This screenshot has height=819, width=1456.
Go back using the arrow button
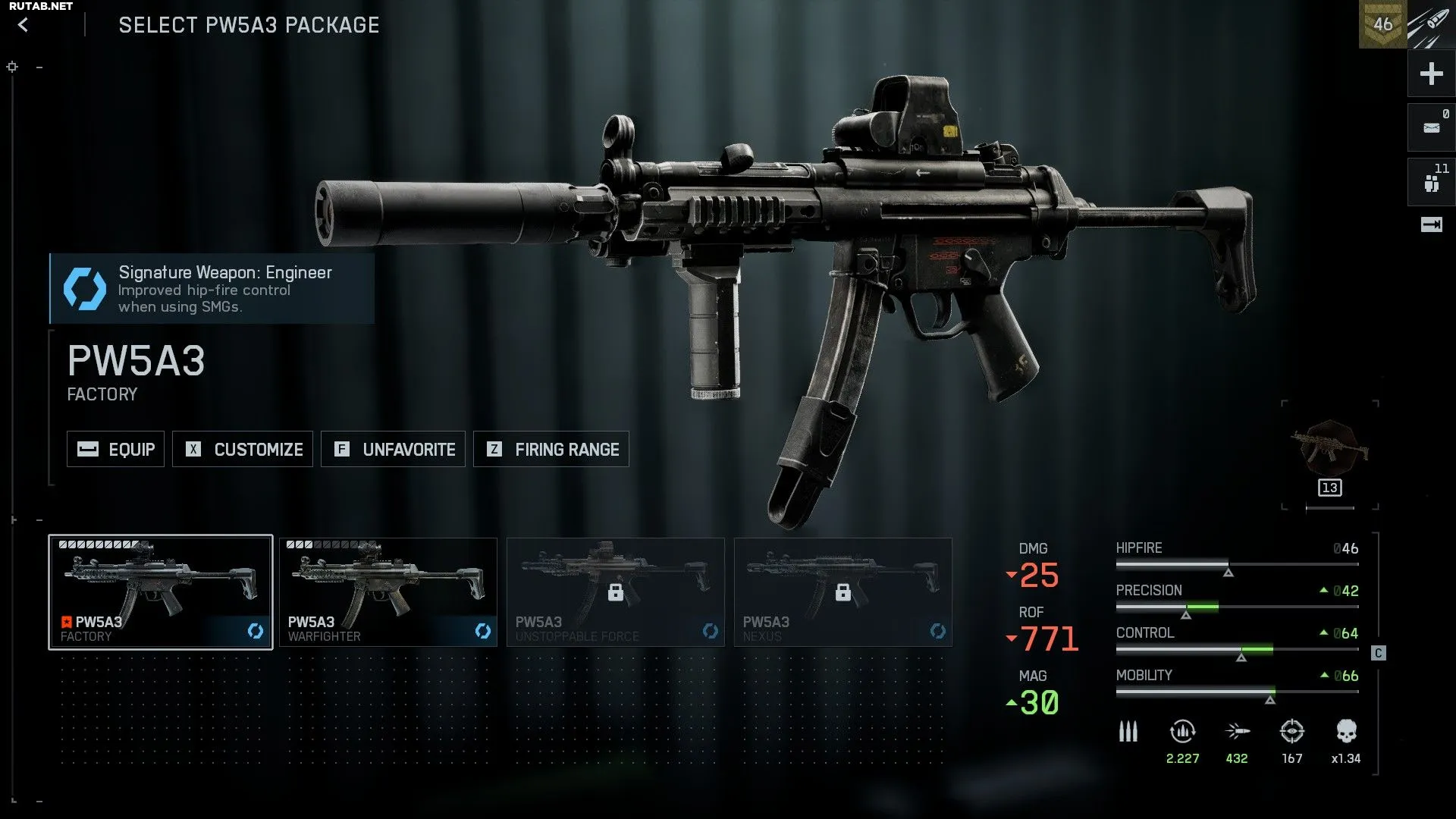24,25
